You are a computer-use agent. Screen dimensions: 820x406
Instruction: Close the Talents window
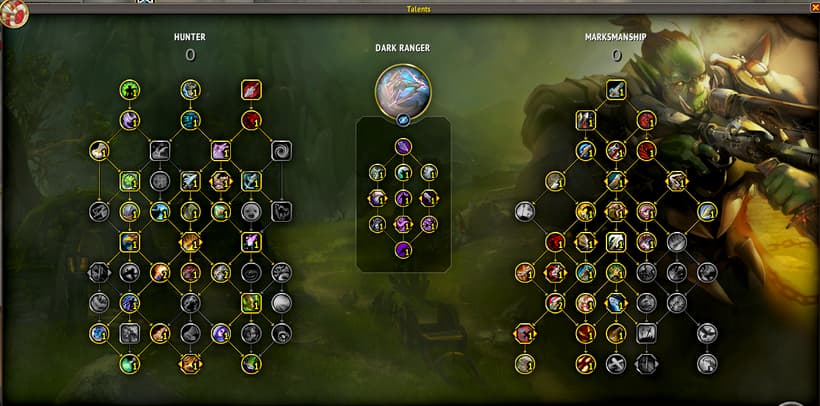pos(814,8)
